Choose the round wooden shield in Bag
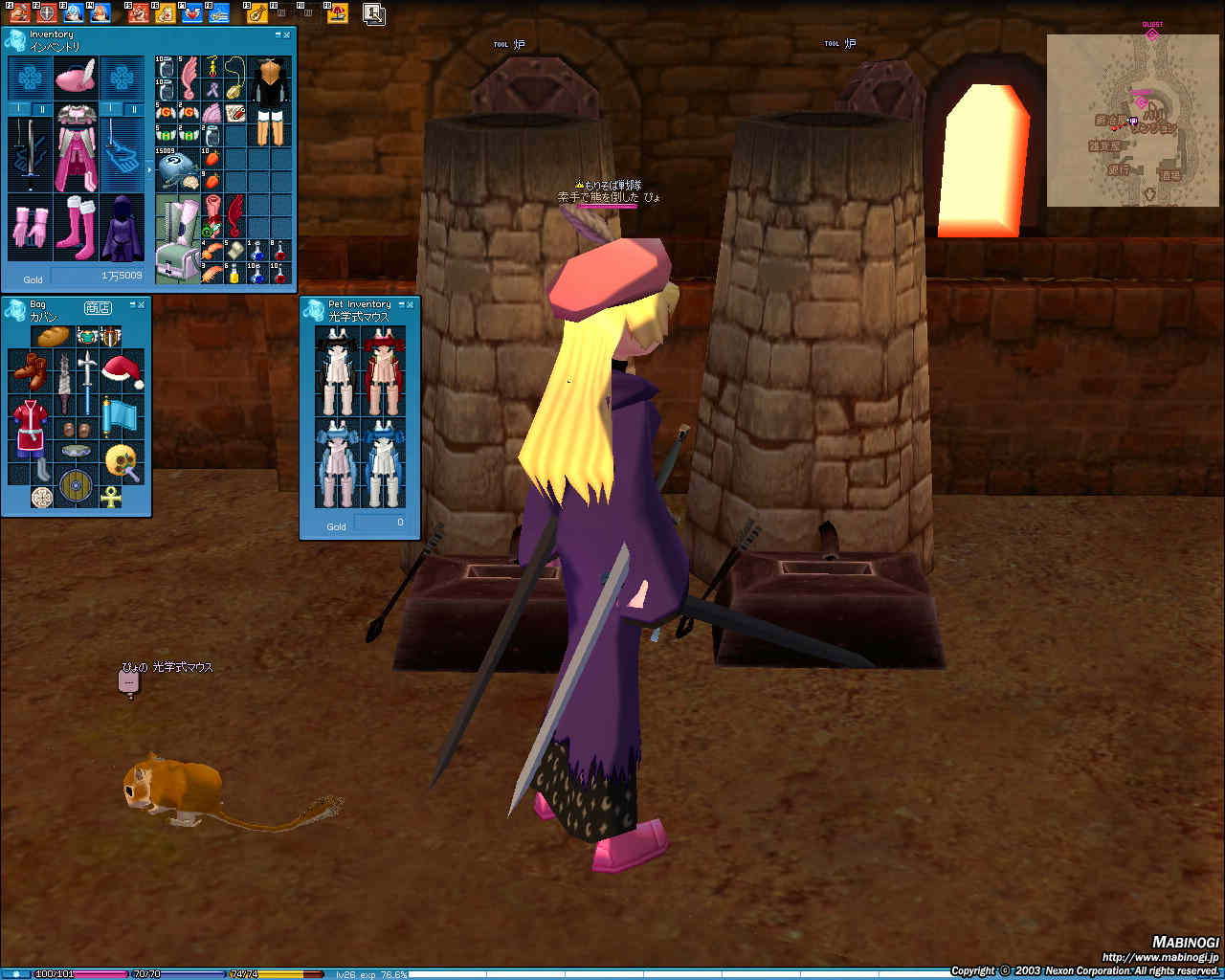The image size is (1225, 980). [75, 485]
